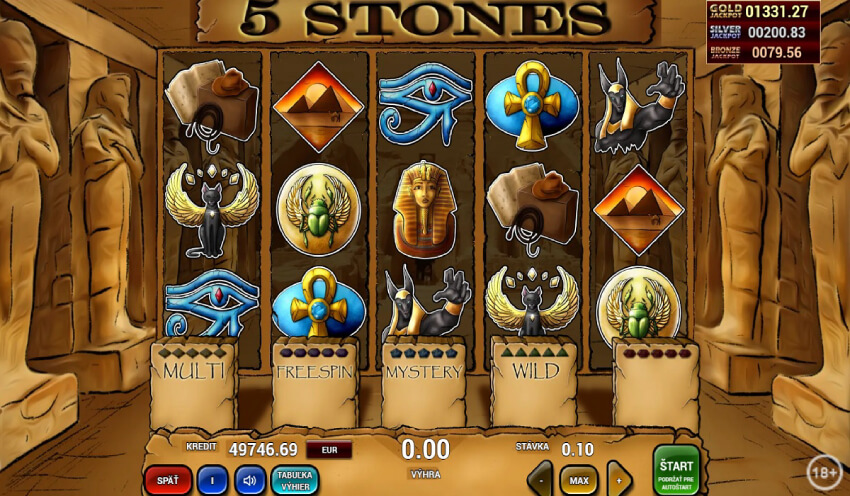850x496 pixels.
Task: Increase the bet with the plus arrow
Action: pyautogui.click(x=619, y=480)
